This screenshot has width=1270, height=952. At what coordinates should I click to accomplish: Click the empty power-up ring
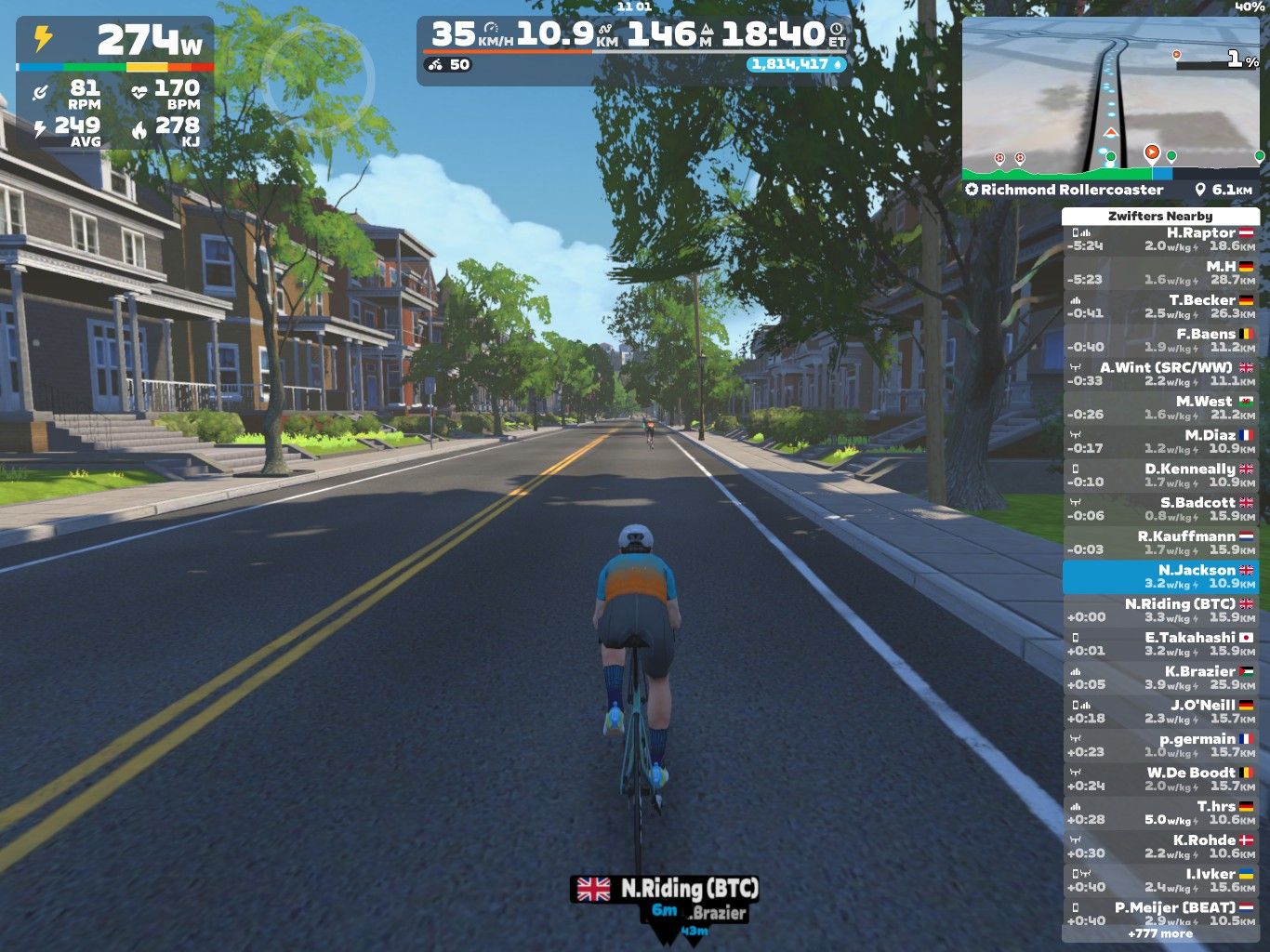(318, 78)
